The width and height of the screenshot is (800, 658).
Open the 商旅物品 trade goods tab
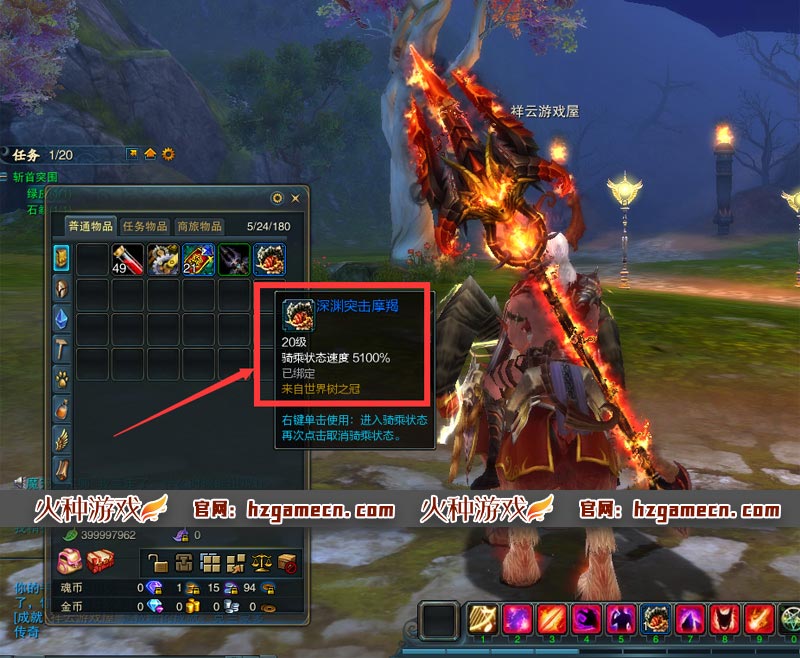[x=199, y=226]
